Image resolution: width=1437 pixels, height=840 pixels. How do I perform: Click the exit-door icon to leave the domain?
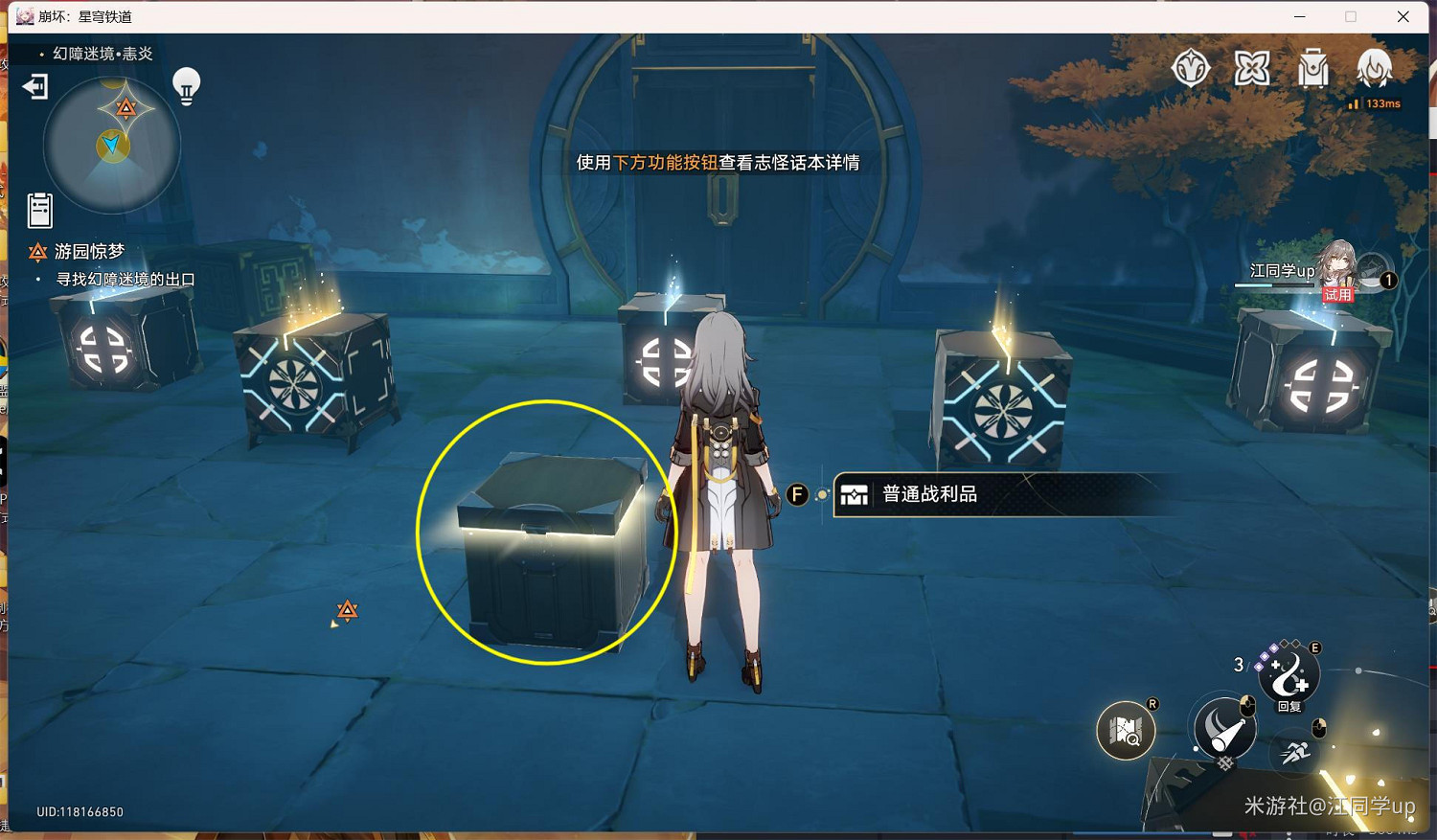pyautogui.click(x=34, y=86)
